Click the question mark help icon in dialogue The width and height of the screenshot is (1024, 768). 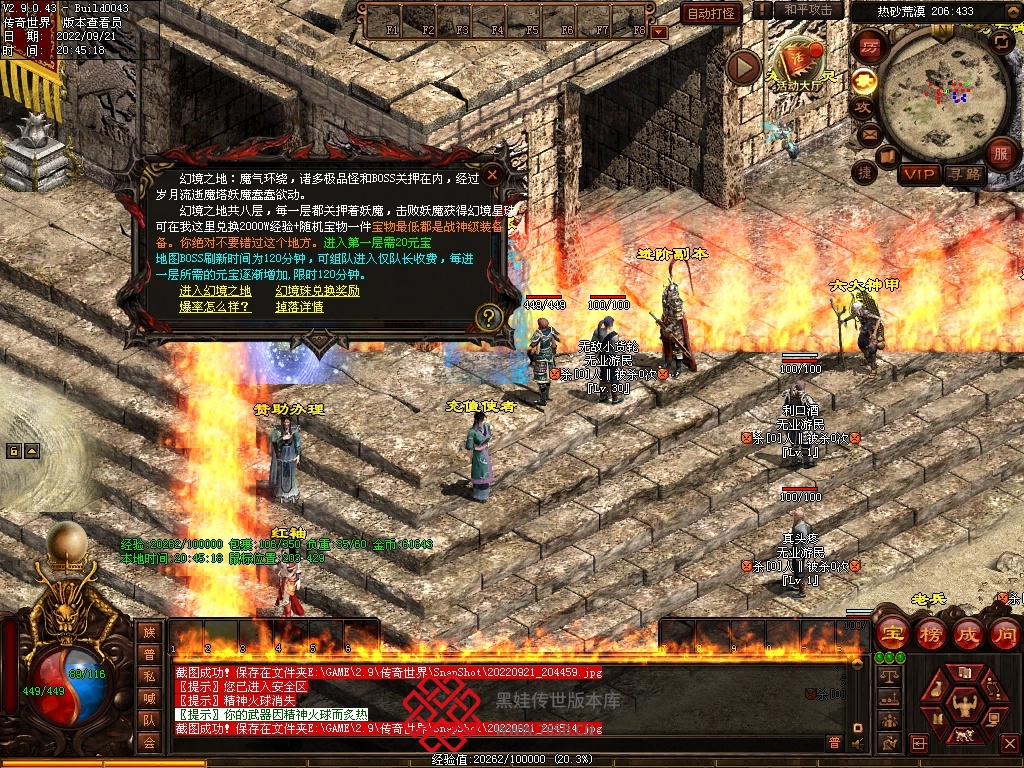(488, 317)
